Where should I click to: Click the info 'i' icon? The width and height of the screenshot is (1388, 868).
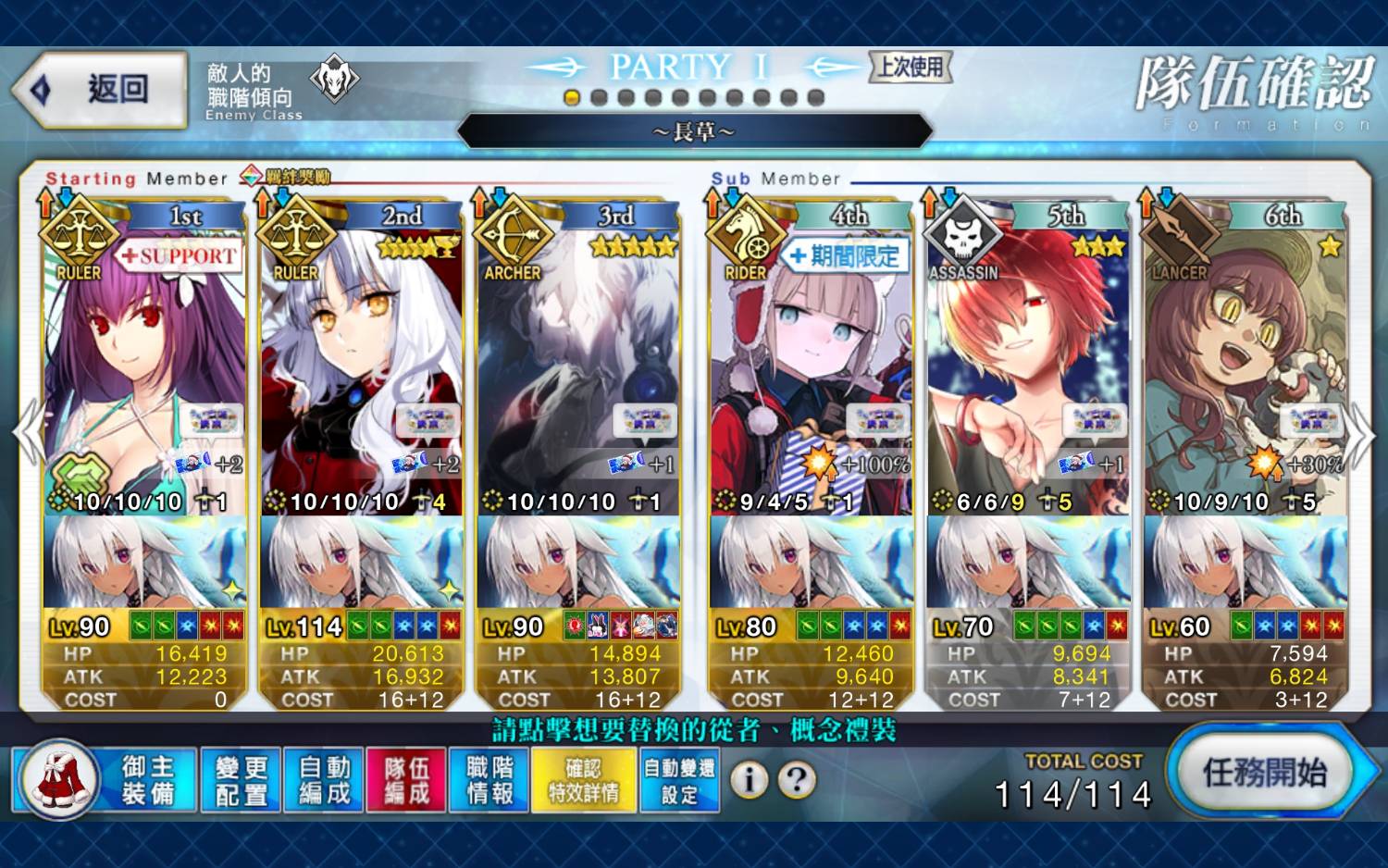click(749, 780)
